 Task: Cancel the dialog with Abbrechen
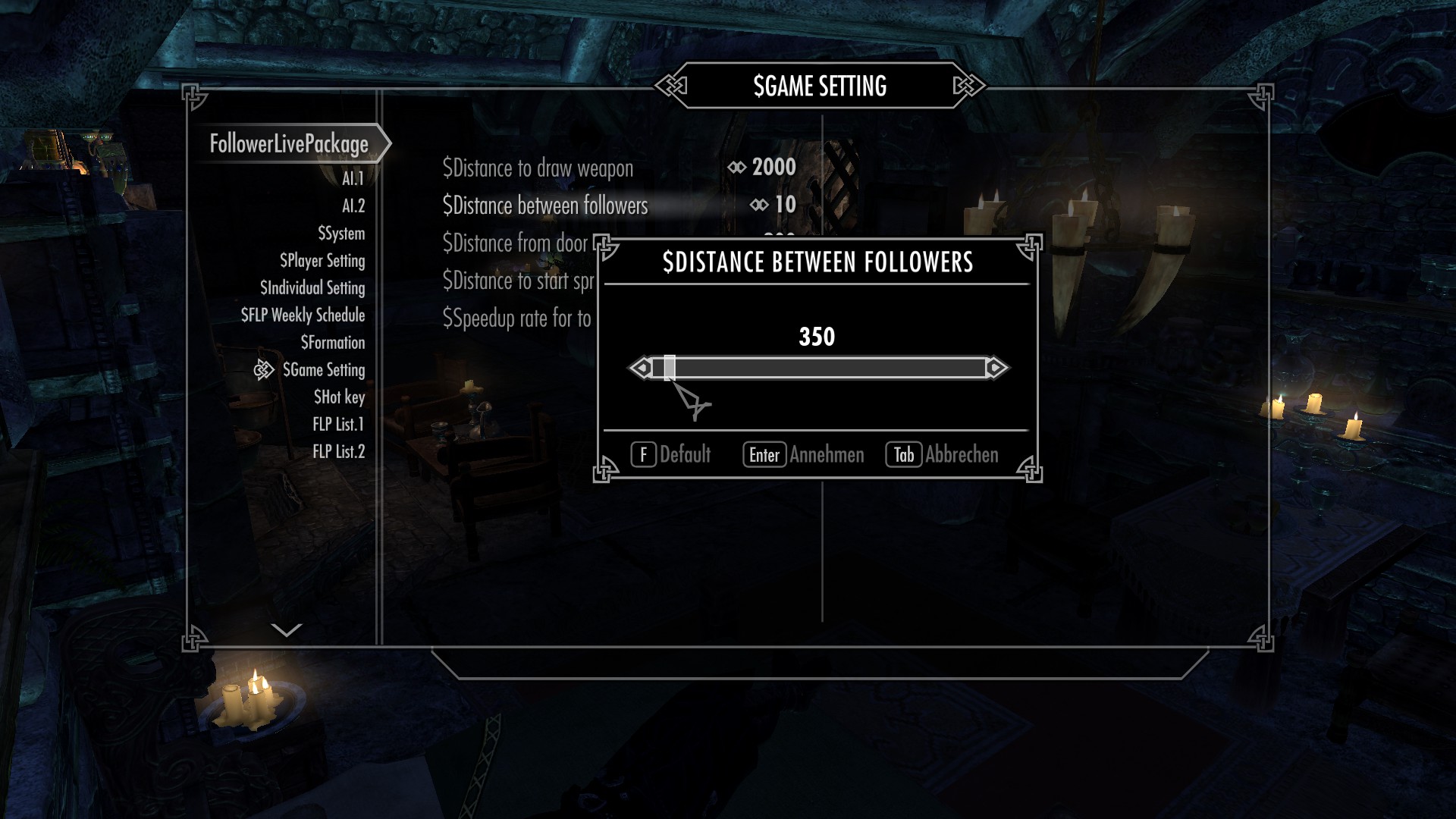tap(943, 455)
